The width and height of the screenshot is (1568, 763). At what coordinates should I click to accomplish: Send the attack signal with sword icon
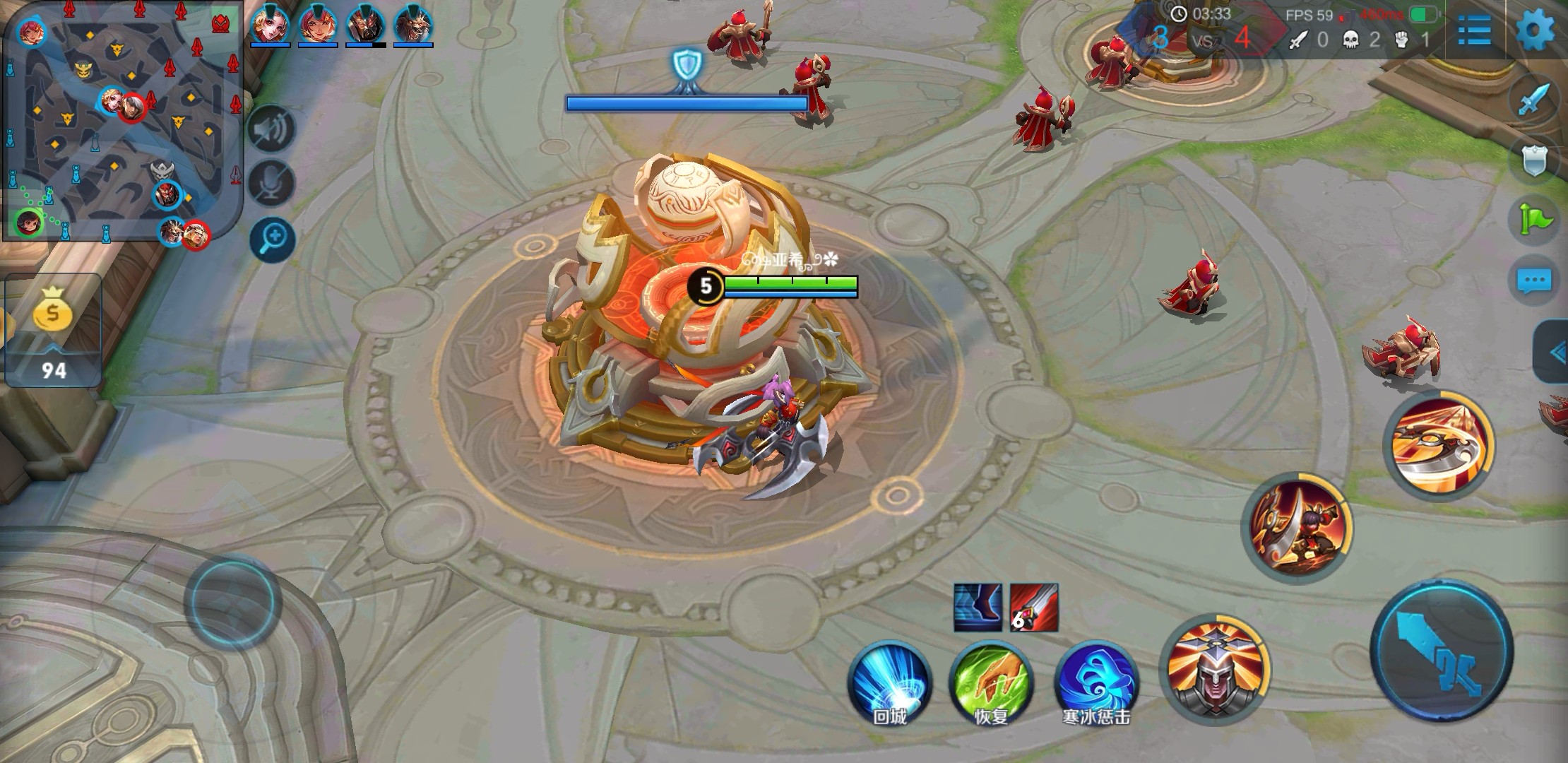tap(1534, 99)
